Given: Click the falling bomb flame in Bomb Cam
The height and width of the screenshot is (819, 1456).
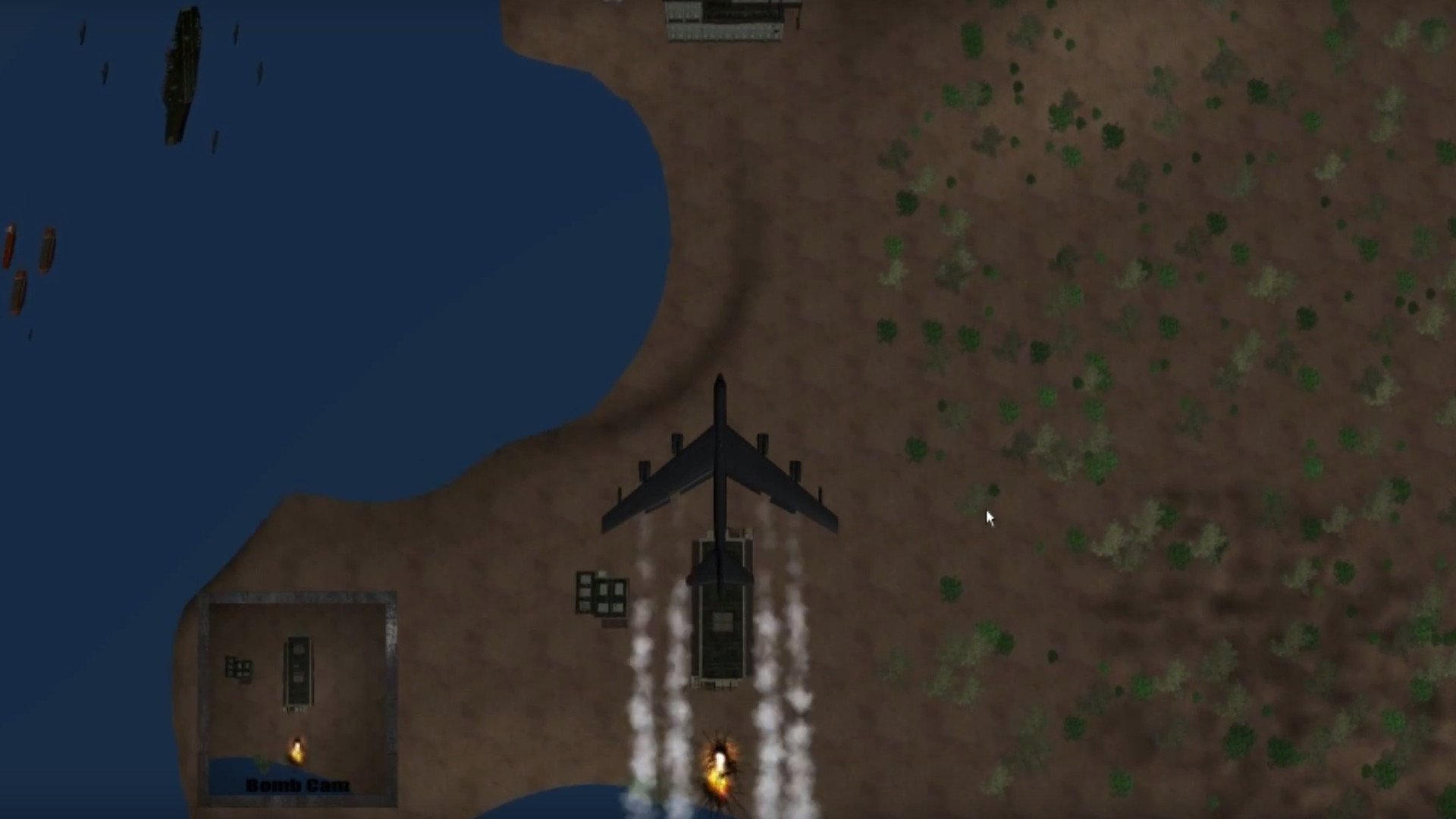Looking at the screenshot, I should click(297, 751).
